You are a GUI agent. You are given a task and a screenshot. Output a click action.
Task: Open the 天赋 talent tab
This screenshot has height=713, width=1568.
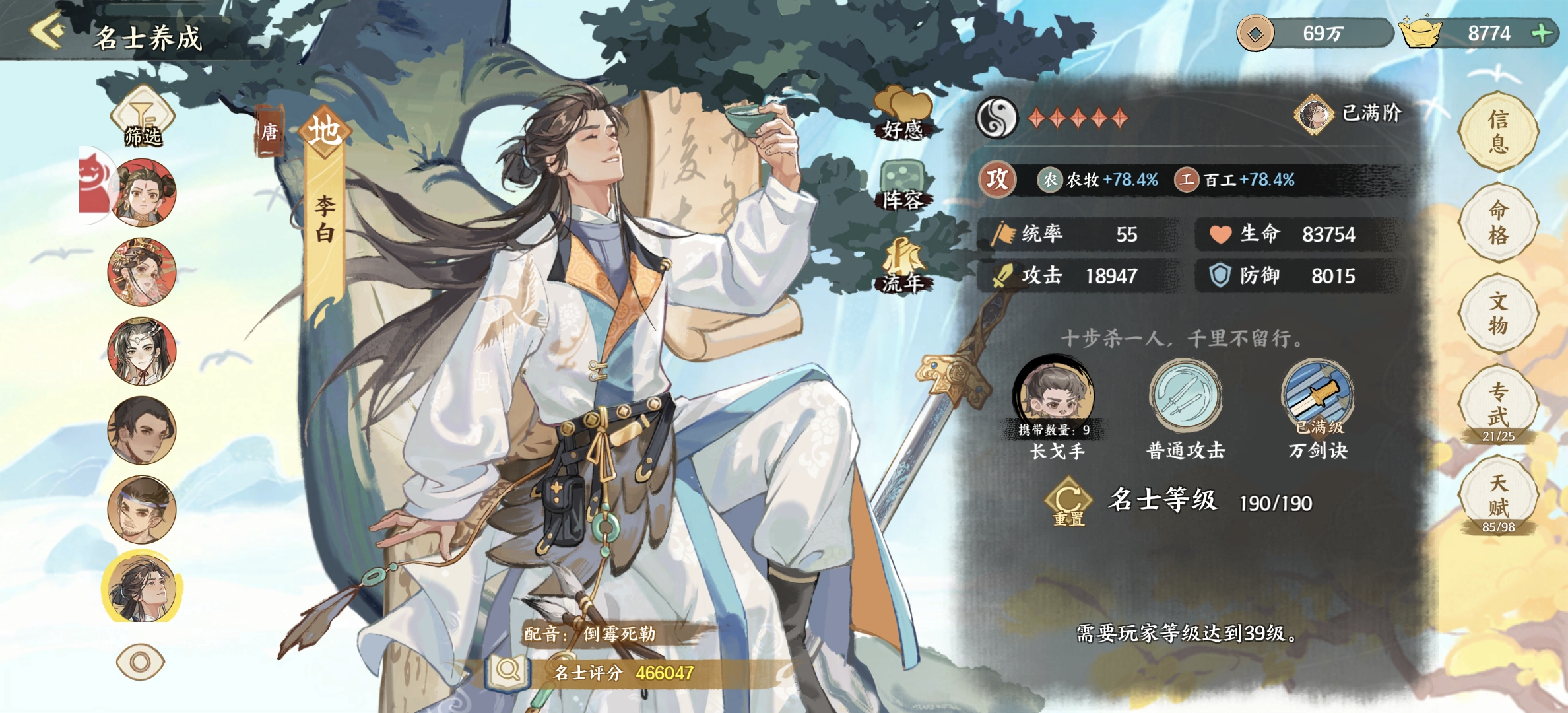tap(1498, 495)
